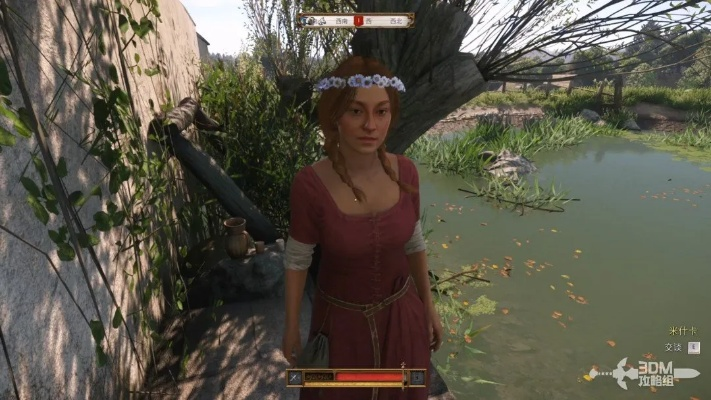Click the compass bar at the top

tap(357, 20)
